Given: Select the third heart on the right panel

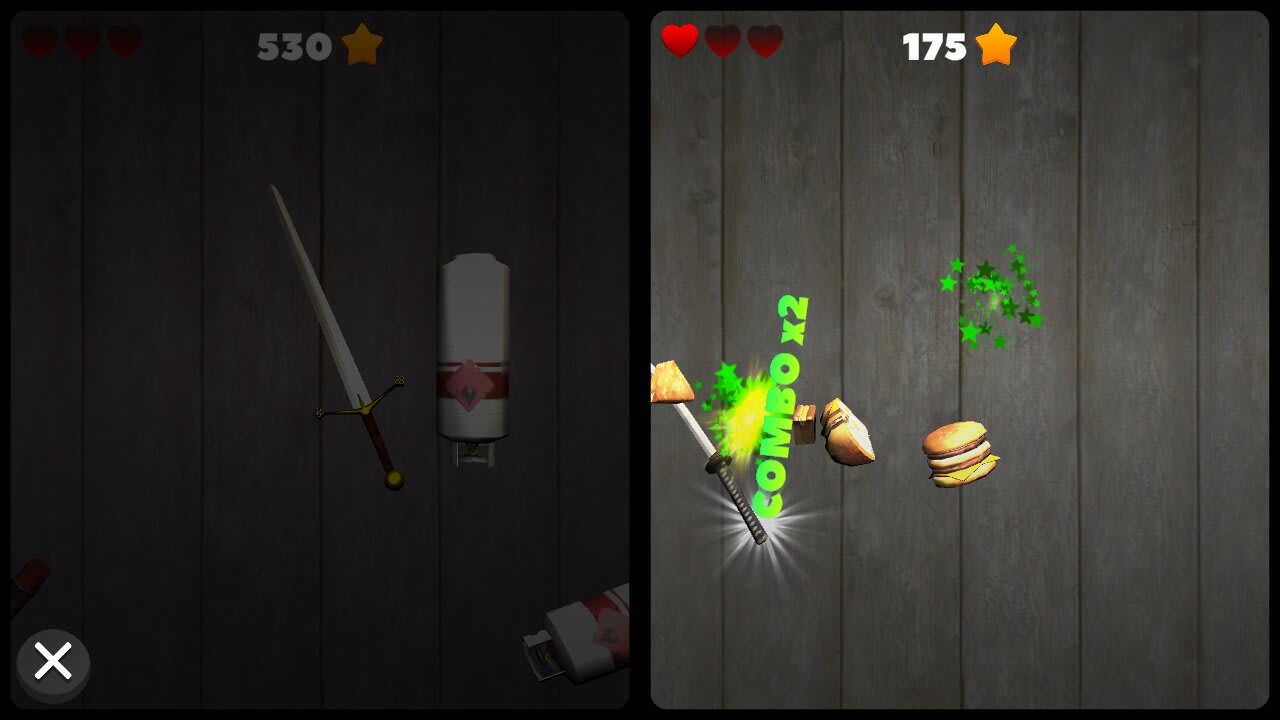Looking at the screenshot, I should click(763, 43).
